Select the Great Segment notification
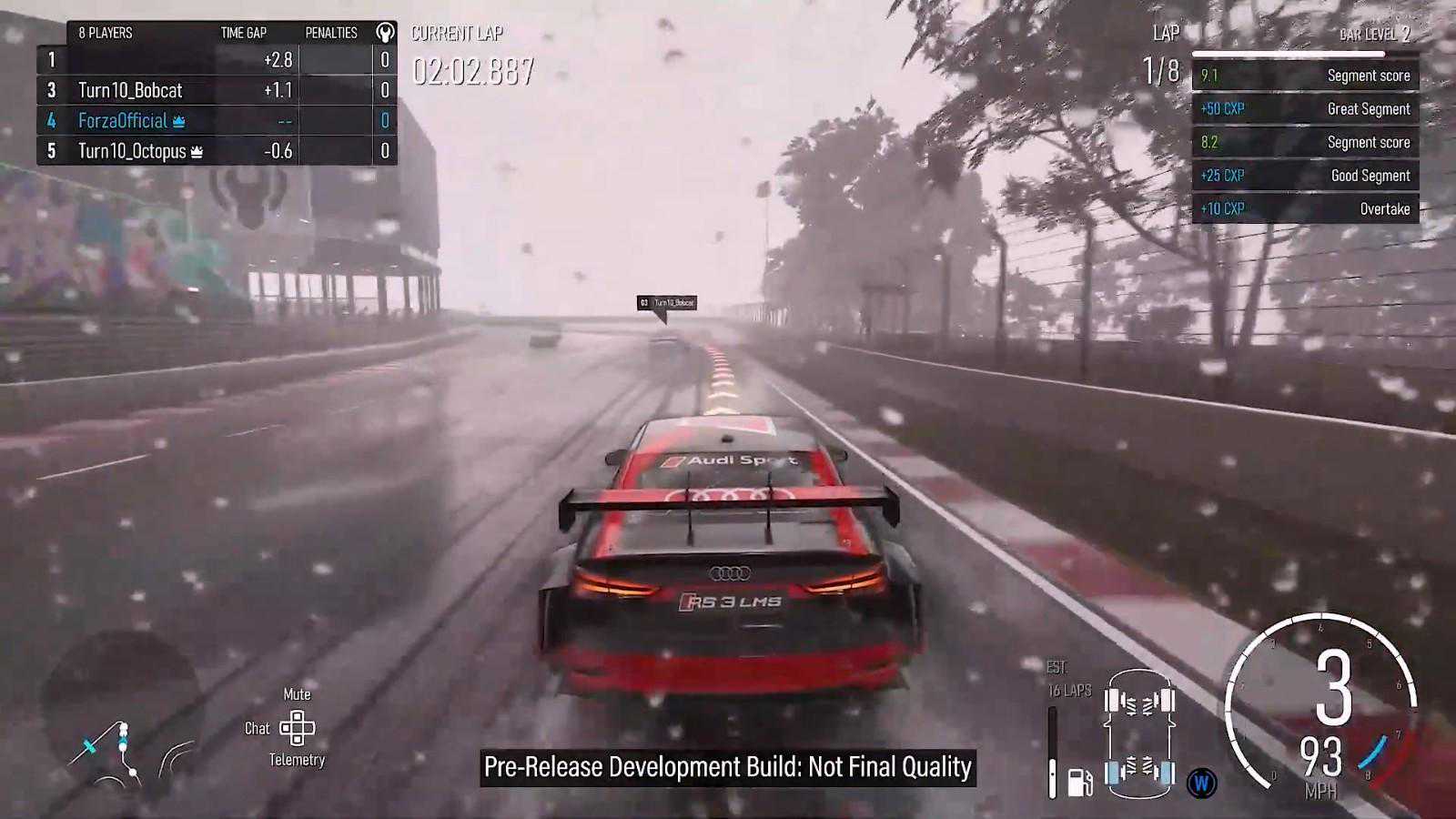1456x819 pixels. click(1305, 109)
